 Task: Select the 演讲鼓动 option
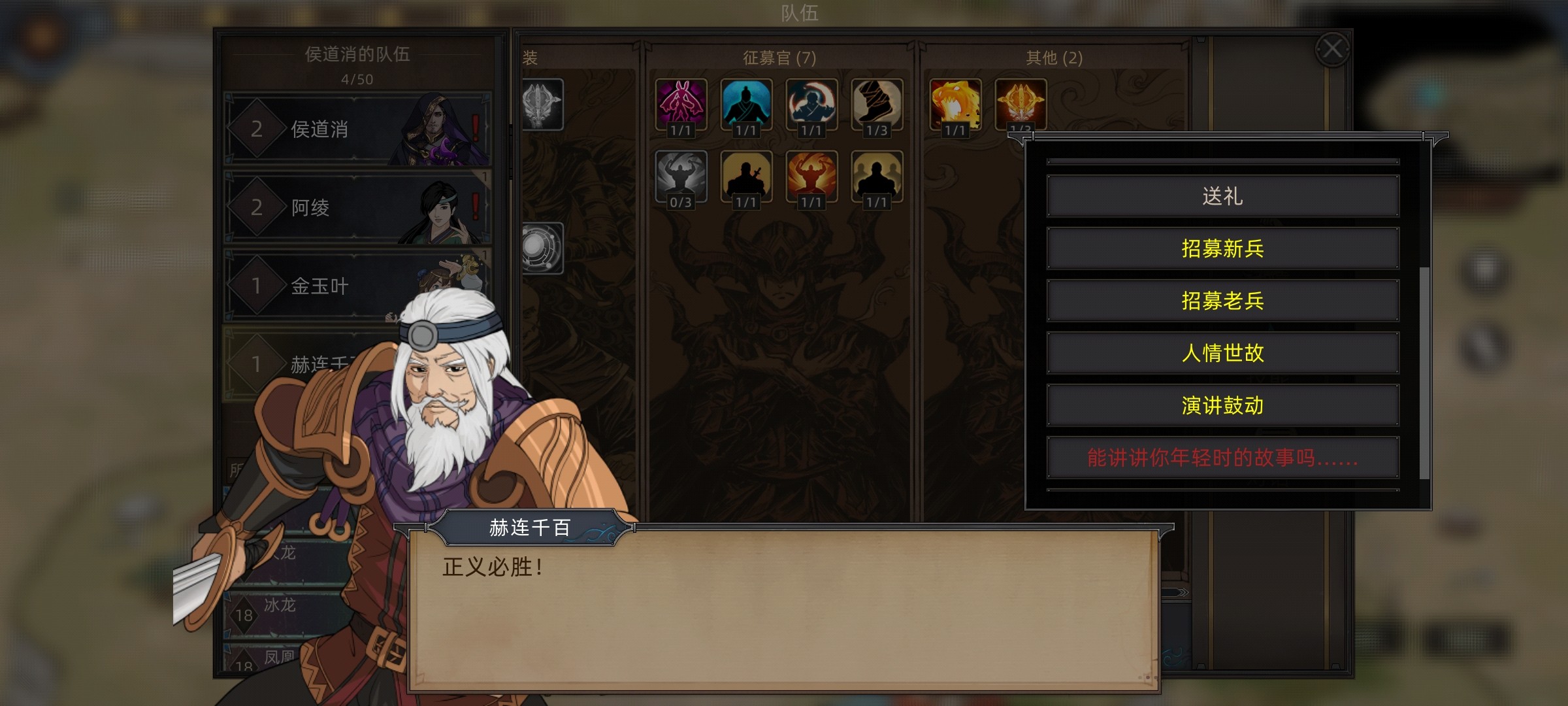pos(1222,405)
